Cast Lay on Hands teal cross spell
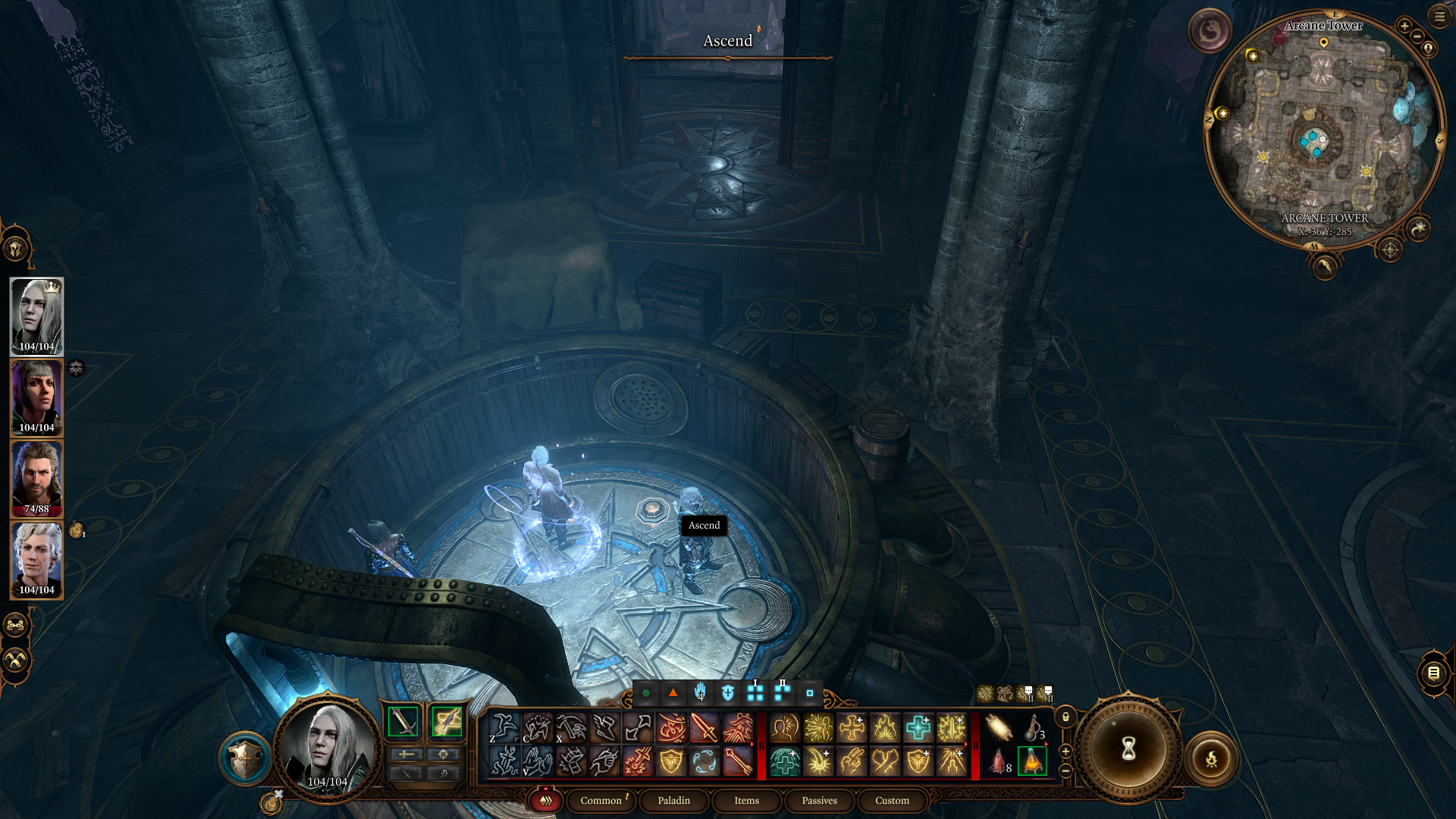This screenshot has height=819, width=1456. click(x=918, y=728)
